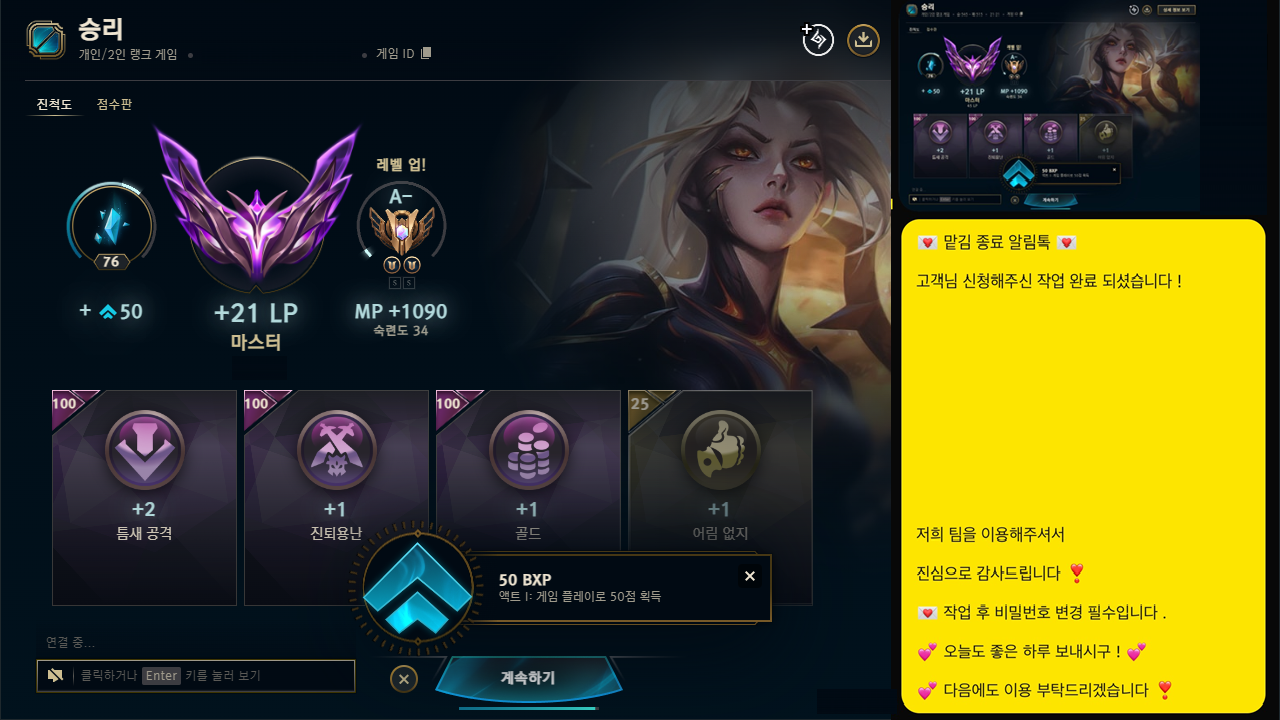This screenshot has width=1280, height=720.
Task: Dismiss the 50 BXP notification
Action: 750,576
